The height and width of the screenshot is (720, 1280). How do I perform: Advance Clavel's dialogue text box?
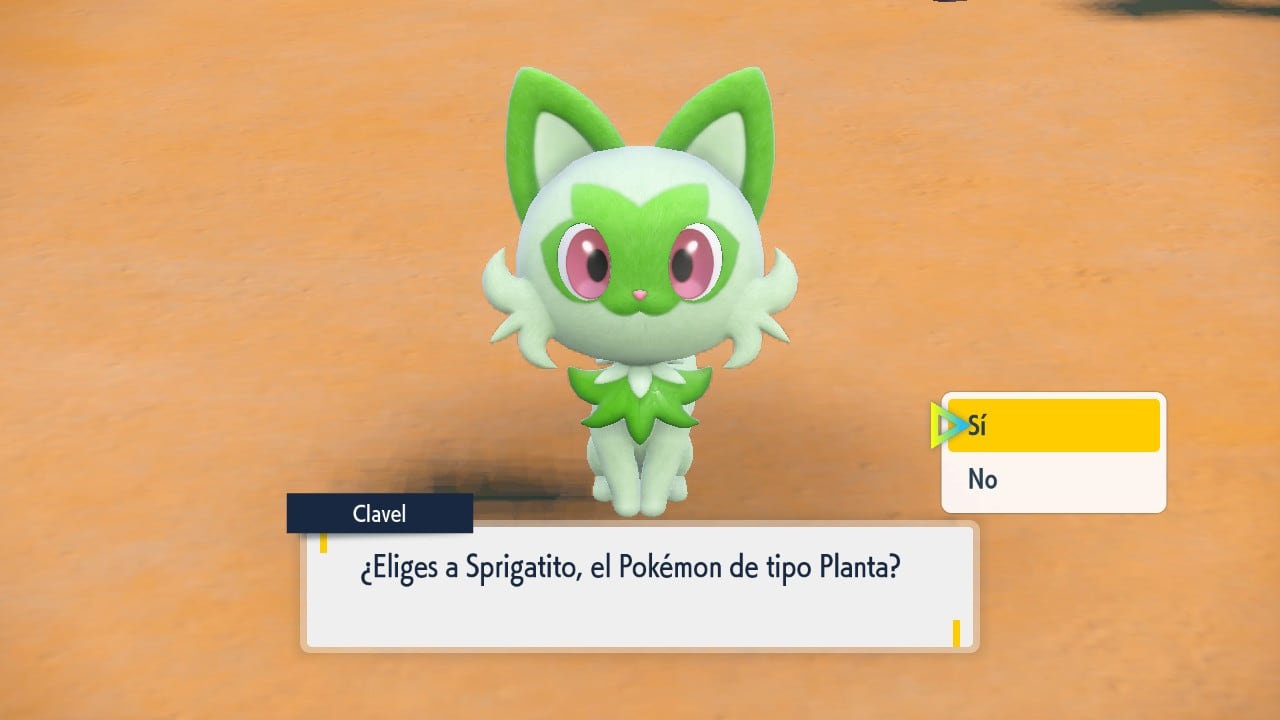(x=639, y=587)
